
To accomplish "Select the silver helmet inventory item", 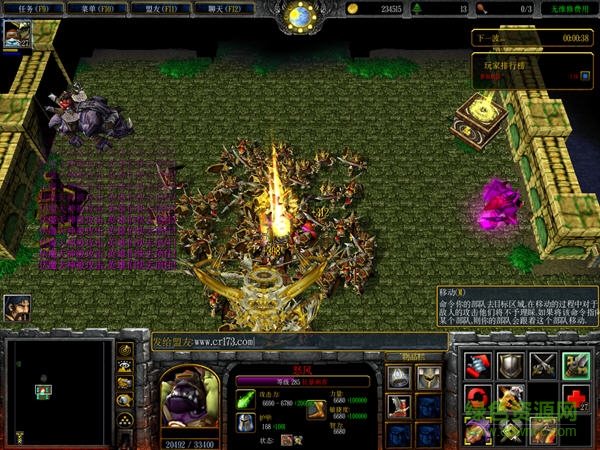I will click(399, 378).
